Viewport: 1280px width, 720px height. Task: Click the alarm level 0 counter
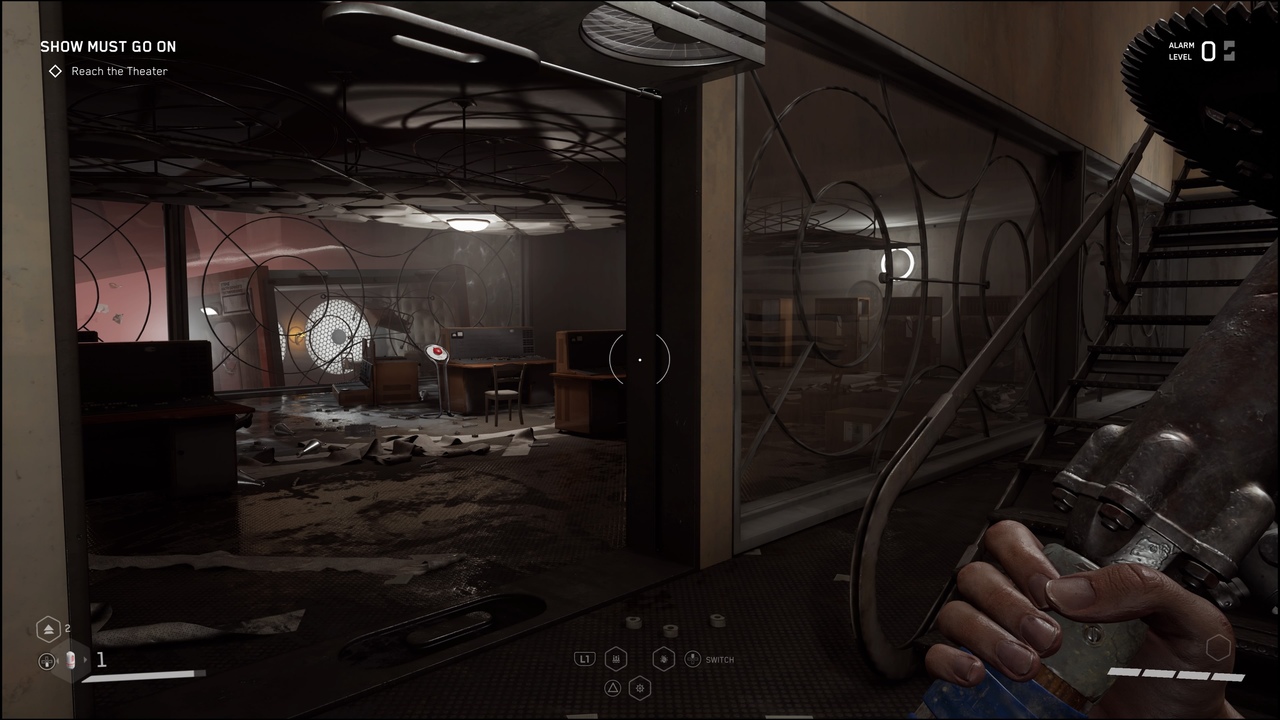1208,52
